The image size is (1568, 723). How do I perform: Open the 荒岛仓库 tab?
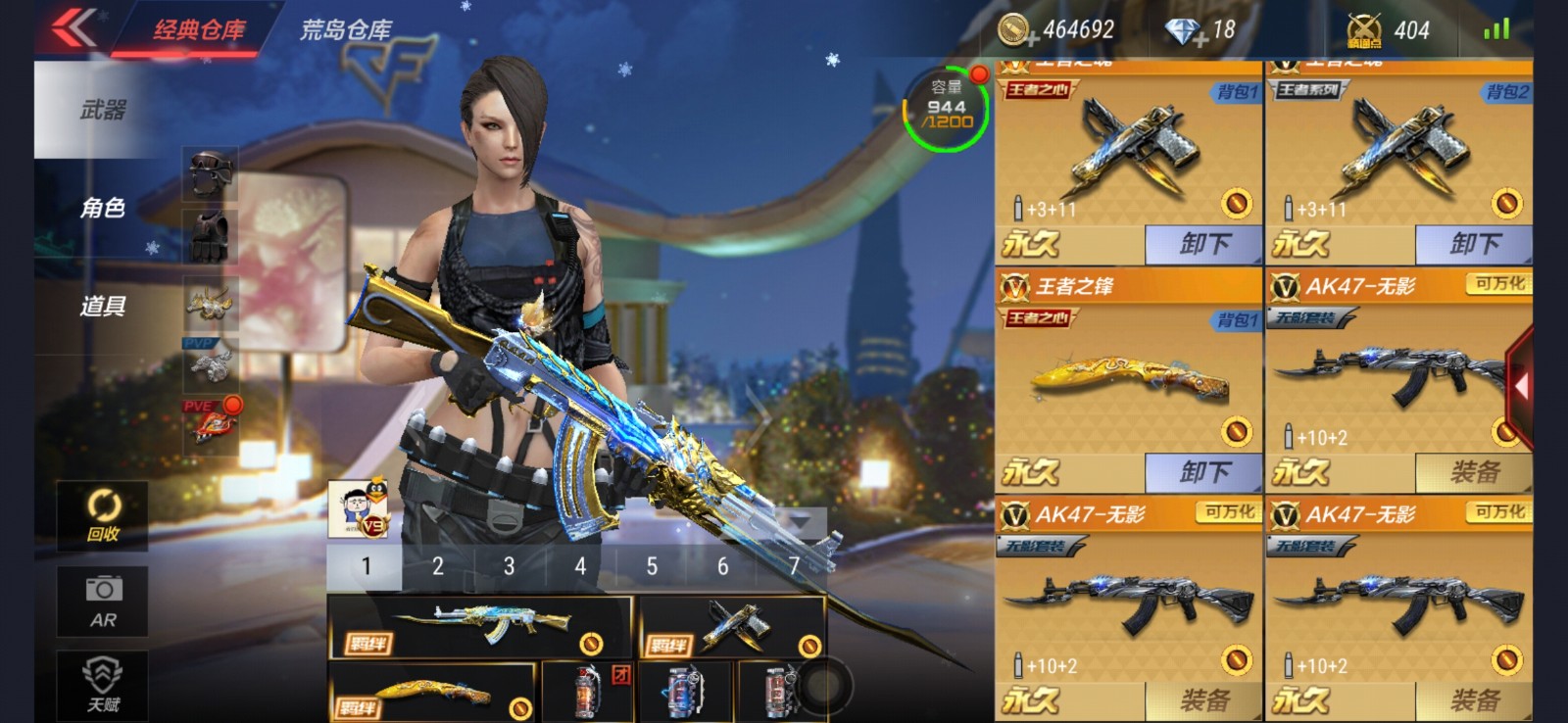[x=345, y=29]
